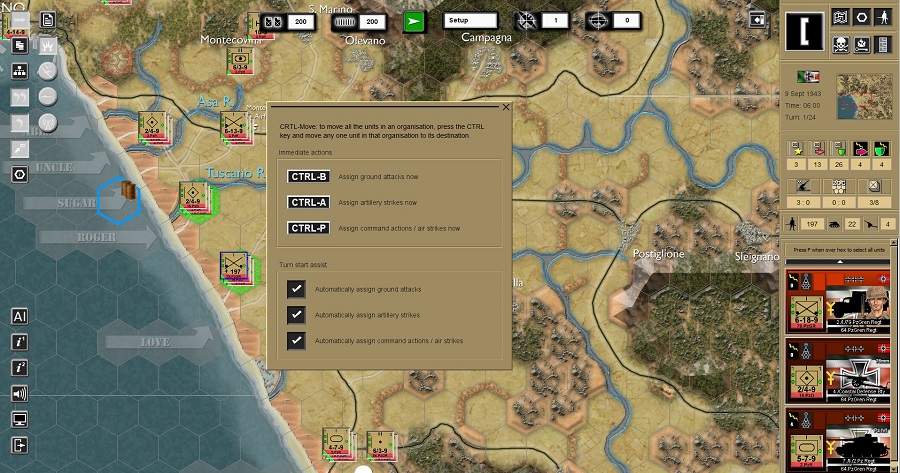Toggle automatically assign artillery strikes checkbox
This screenshot has width=900, height=473.
(296, 315)
